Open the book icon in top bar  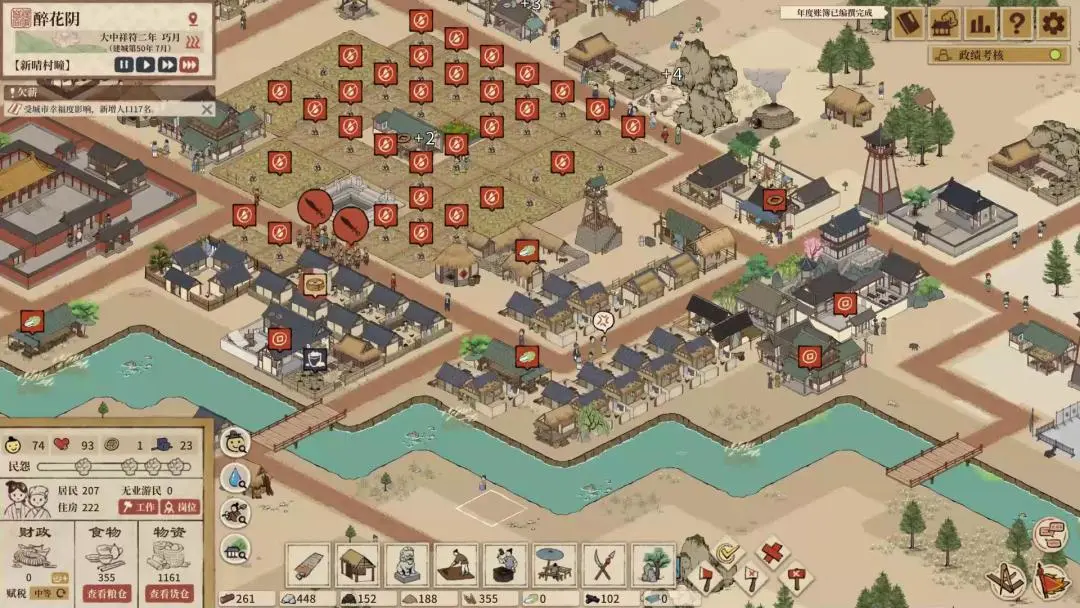tap(908, 23)
